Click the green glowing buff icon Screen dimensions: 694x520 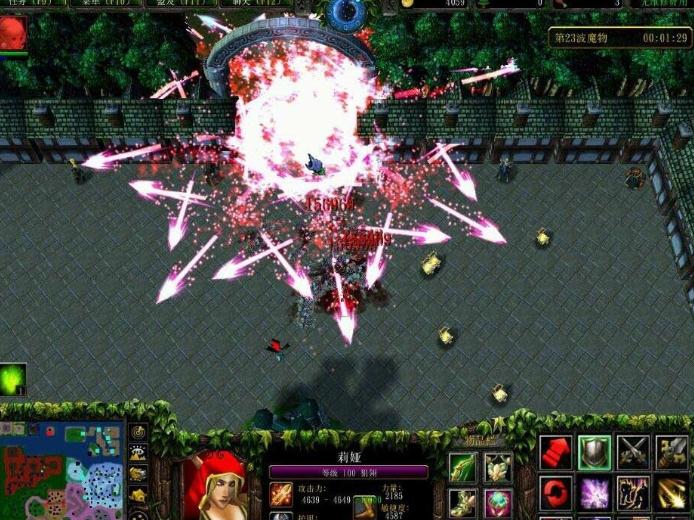tap(13, 379)
